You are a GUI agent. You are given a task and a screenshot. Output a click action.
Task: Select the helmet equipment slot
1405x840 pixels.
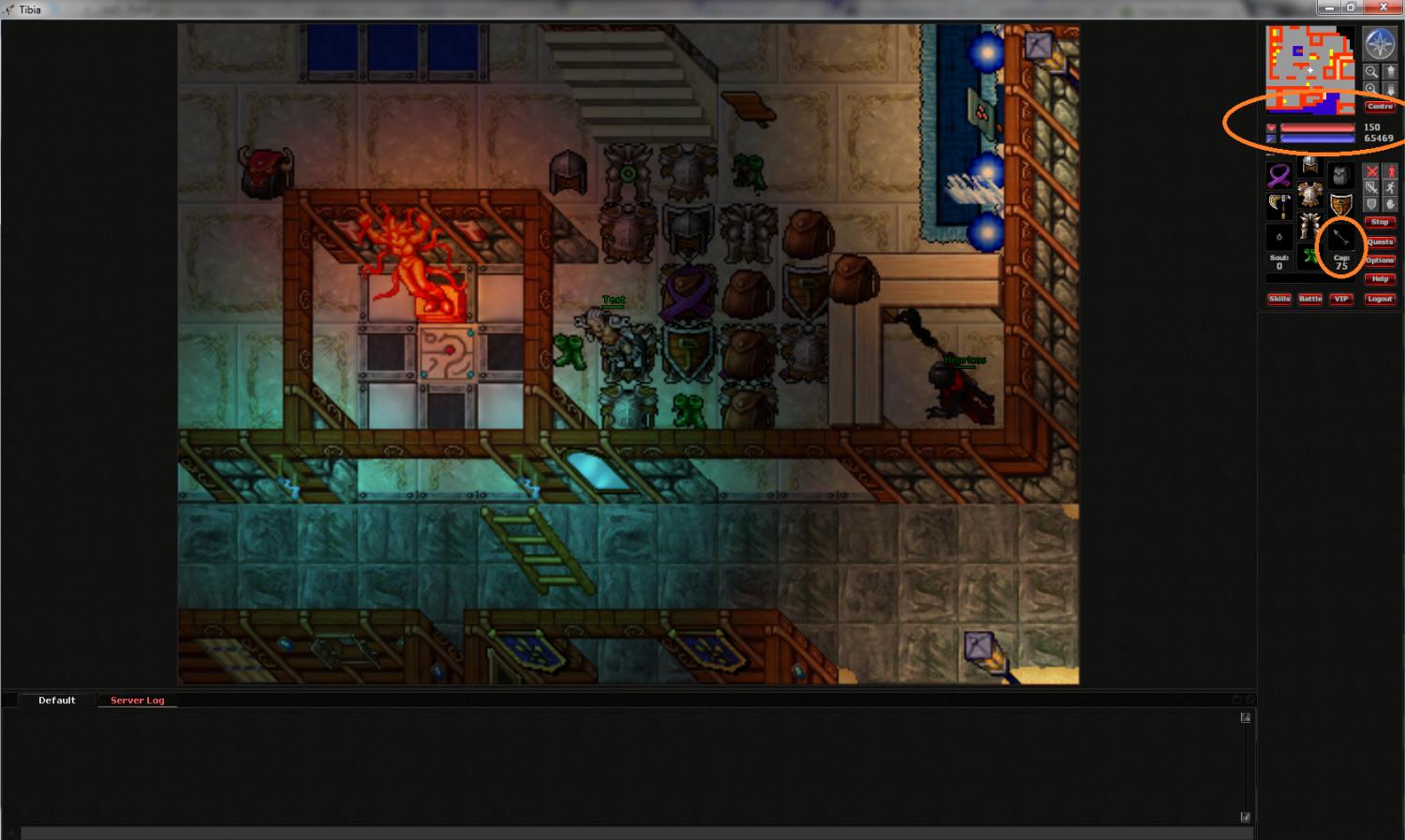1310,167
